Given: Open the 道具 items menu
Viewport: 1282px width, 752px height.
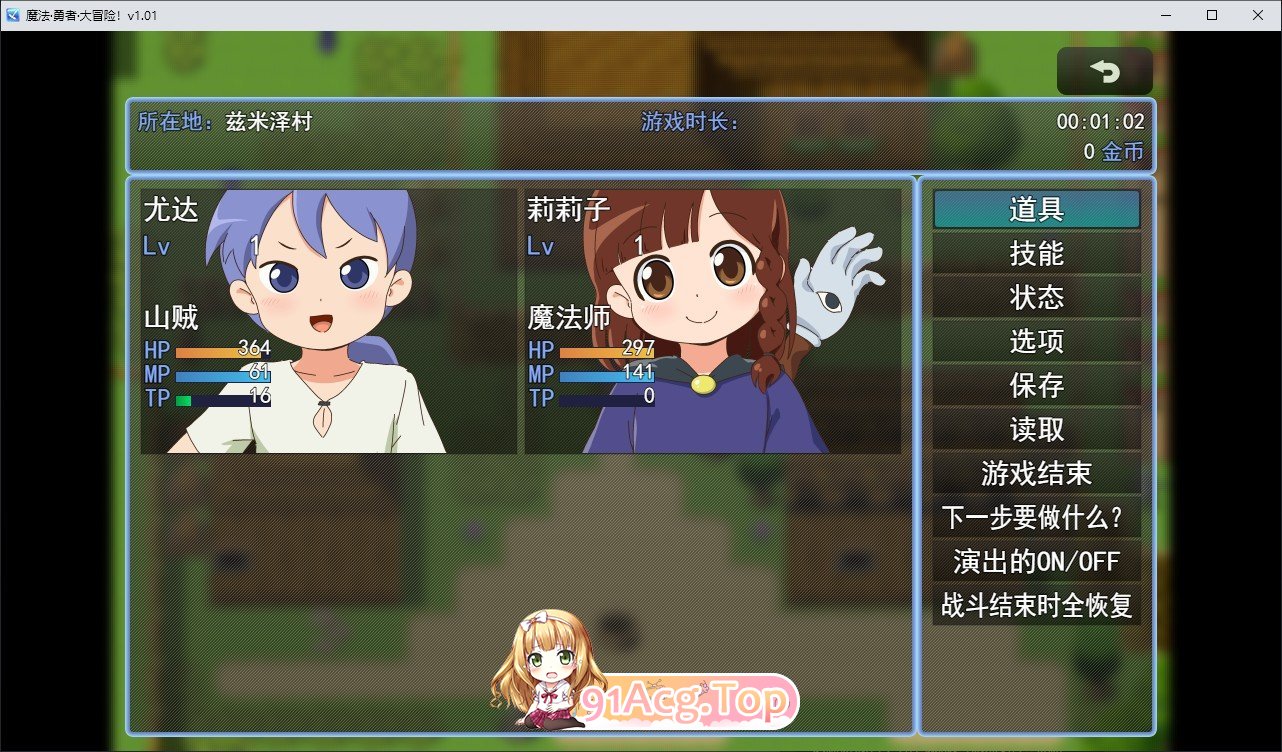Looking at the screenshot, I should click(1036, 209).
